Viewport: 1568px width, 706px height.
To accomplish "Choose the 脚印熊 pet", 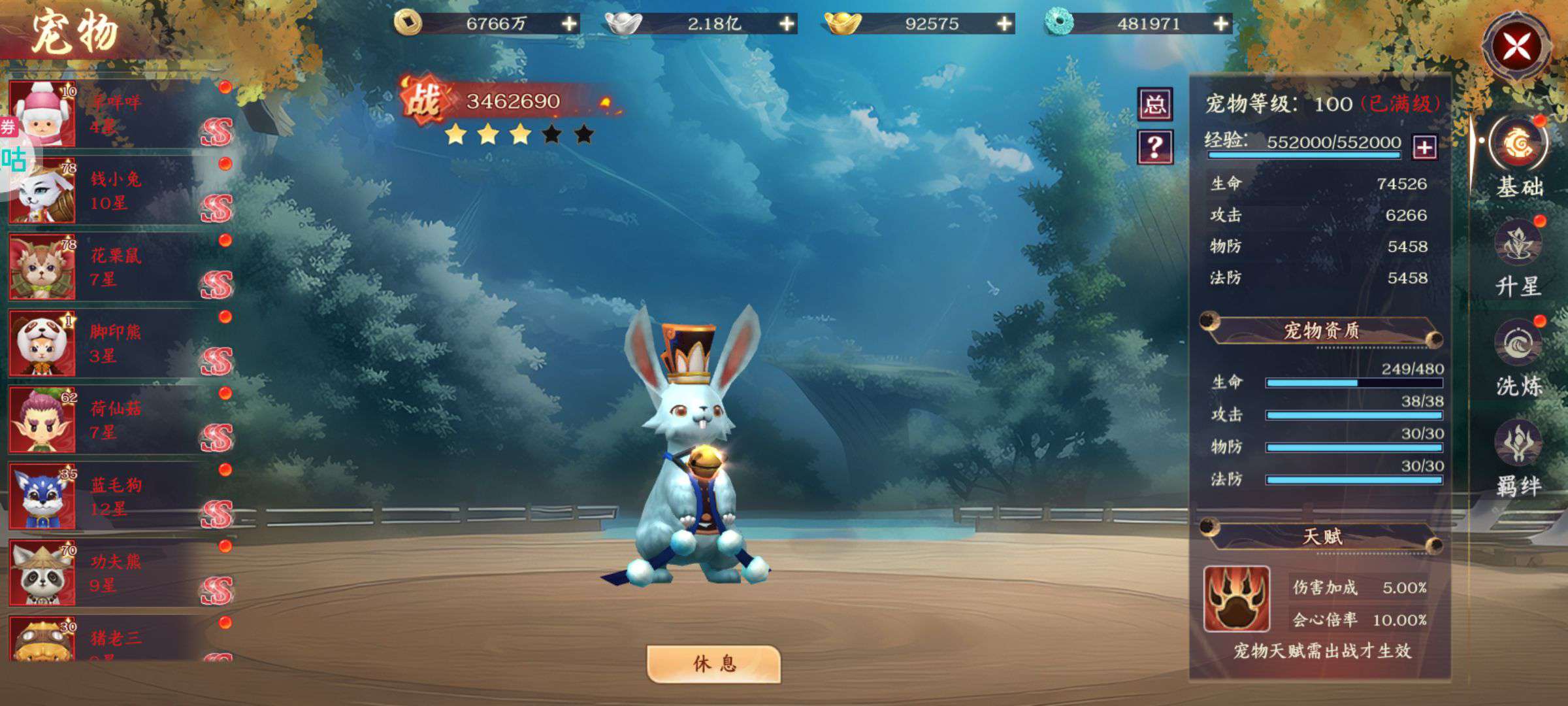I will tap(118, 344).
